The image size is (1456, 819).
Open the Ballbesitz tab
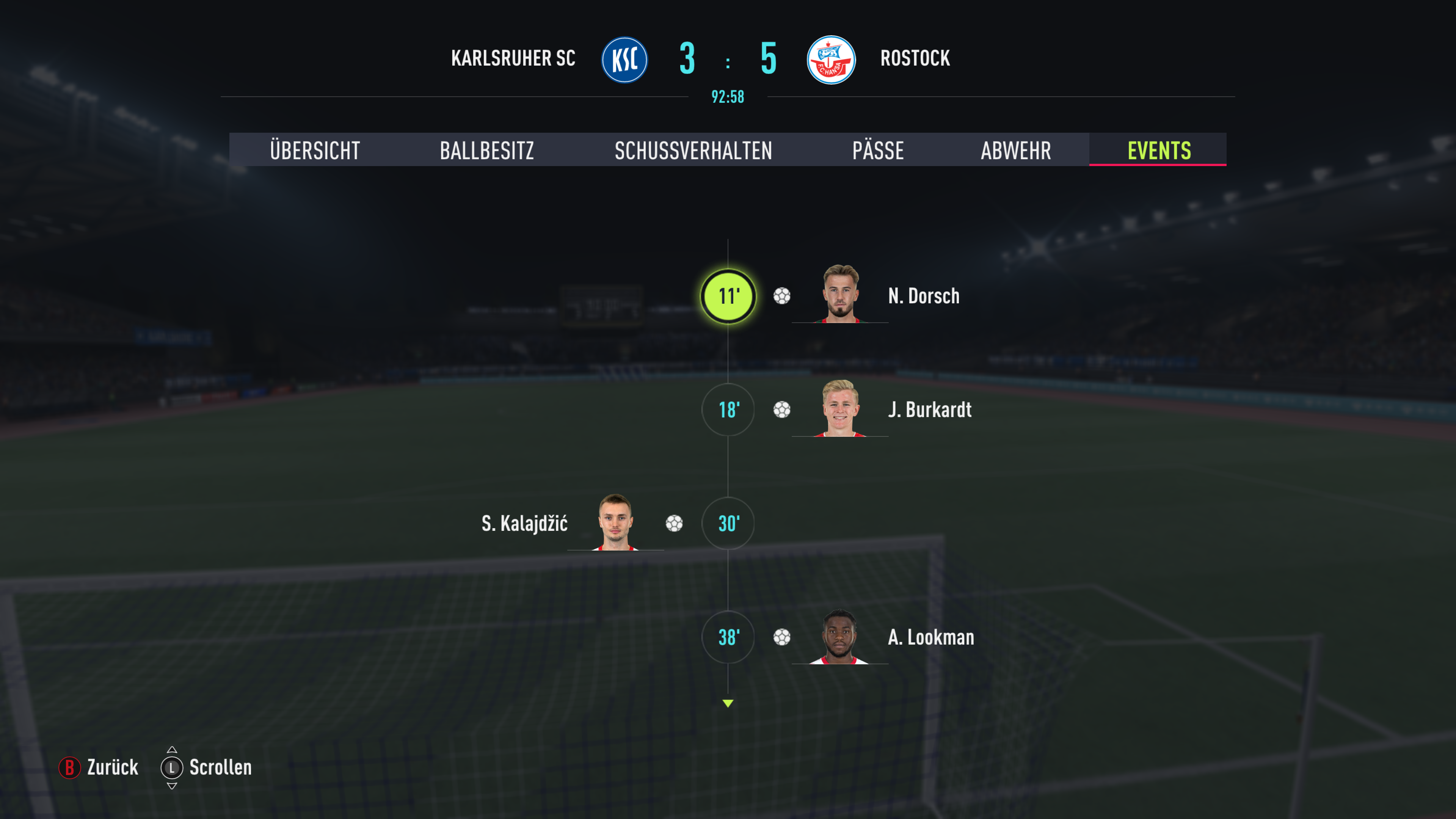tap(486, 151)
